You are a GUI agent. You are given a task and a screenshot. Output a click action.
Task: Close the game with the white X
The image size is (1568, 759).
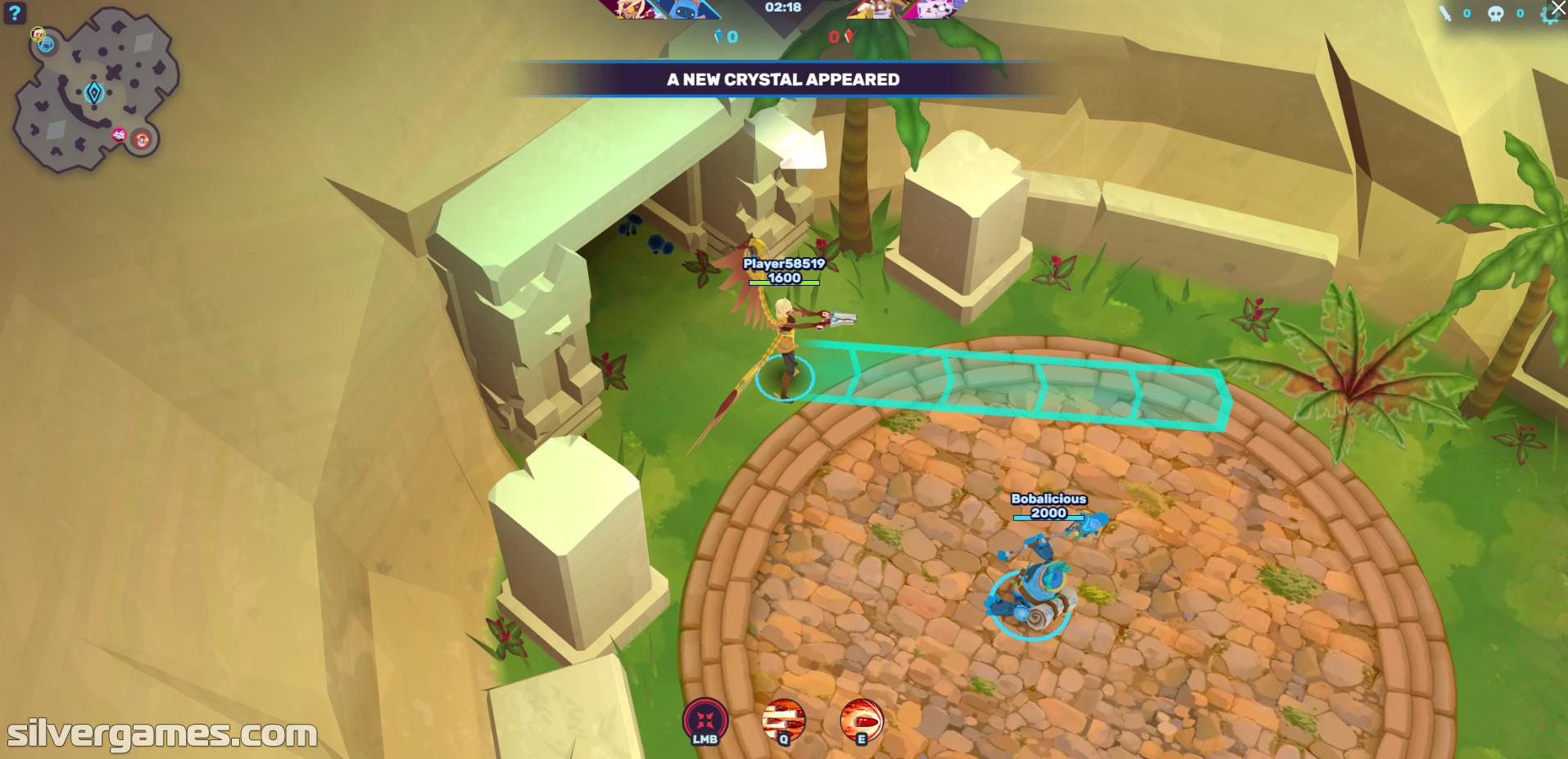click(1558, 7)
